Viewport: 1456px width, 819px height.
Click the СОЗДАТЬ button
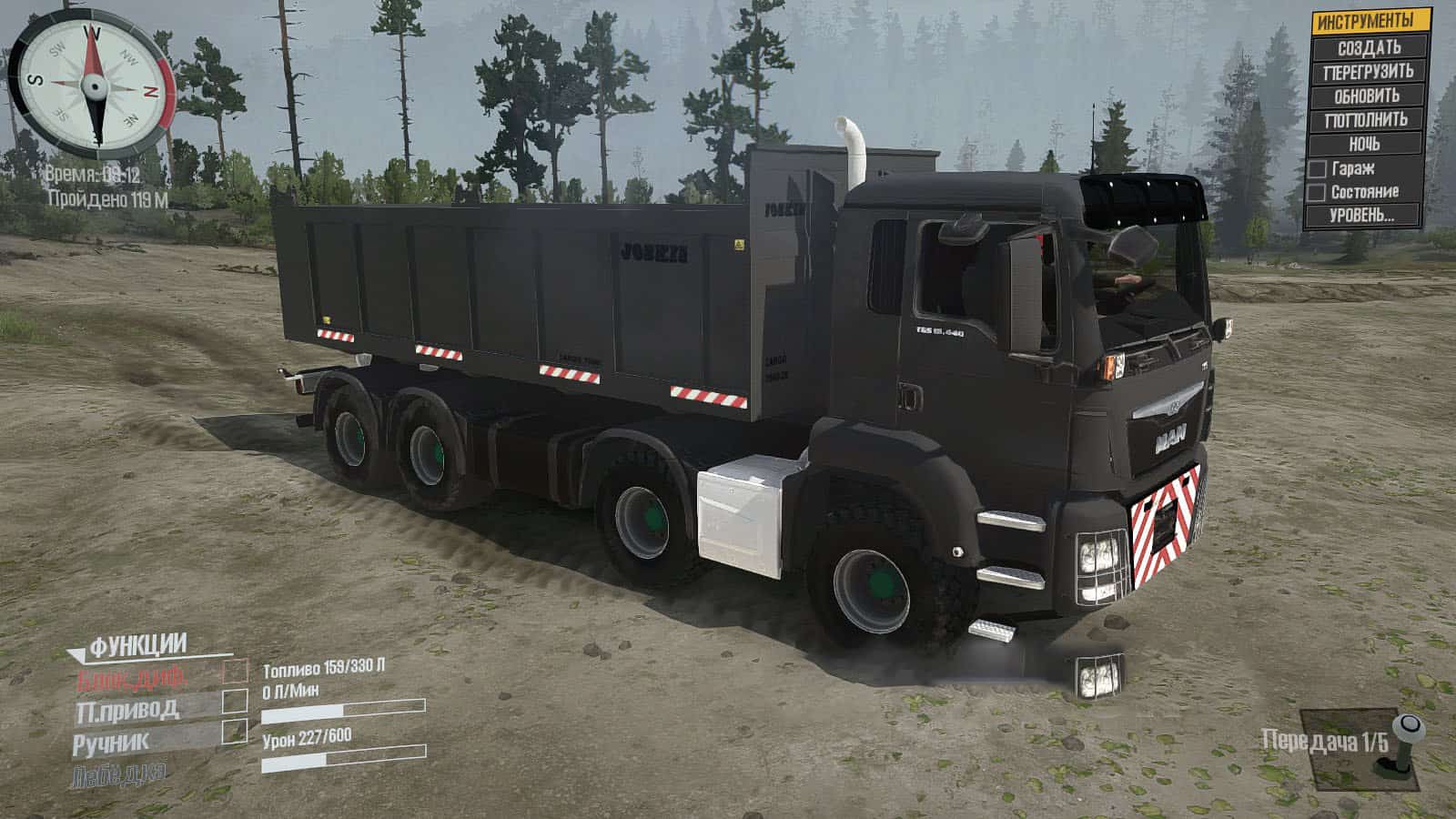[x=1368, y=46]
